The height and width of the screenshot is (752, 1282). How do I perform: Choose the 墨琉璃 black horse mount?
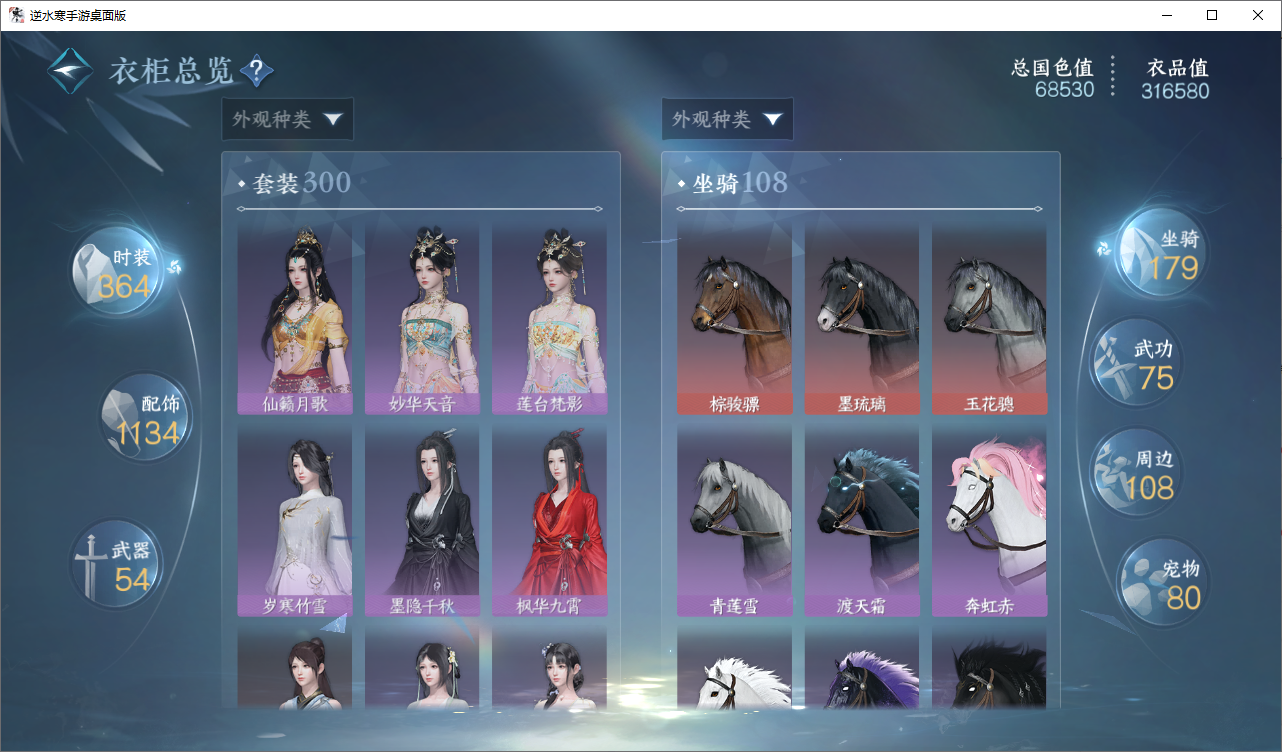[x=862, y=318]
